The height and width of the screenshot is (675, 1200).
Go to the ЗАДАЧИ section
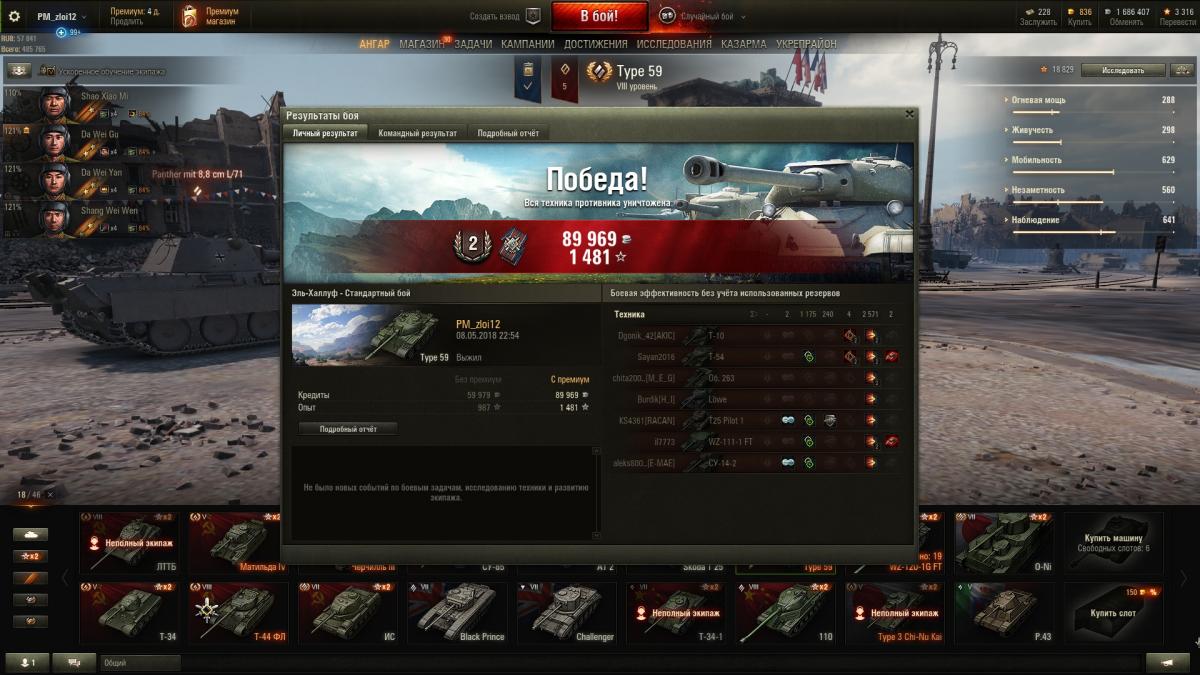[475, 44]
